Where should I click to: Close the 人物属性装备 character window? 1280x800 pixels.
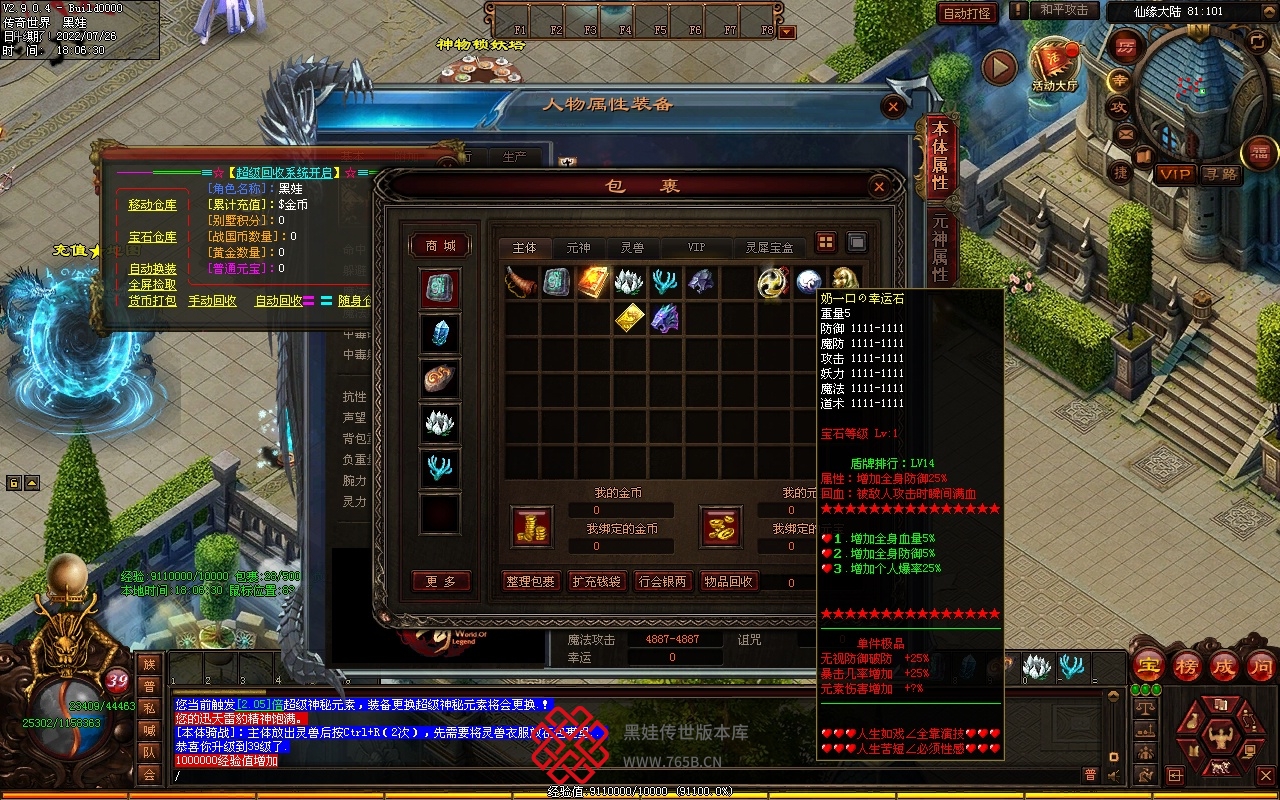point(893,107)
